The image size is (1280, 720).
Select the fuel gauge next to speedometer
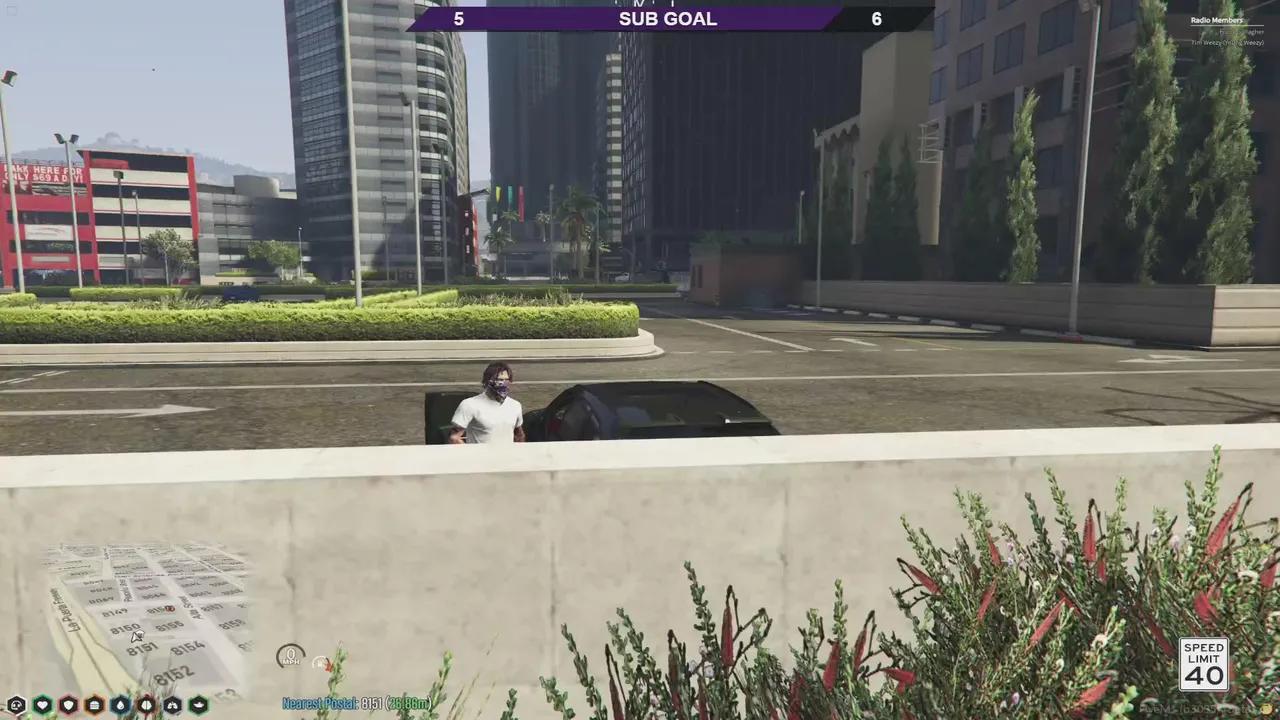pyautogui.click(x=322, y=661)
